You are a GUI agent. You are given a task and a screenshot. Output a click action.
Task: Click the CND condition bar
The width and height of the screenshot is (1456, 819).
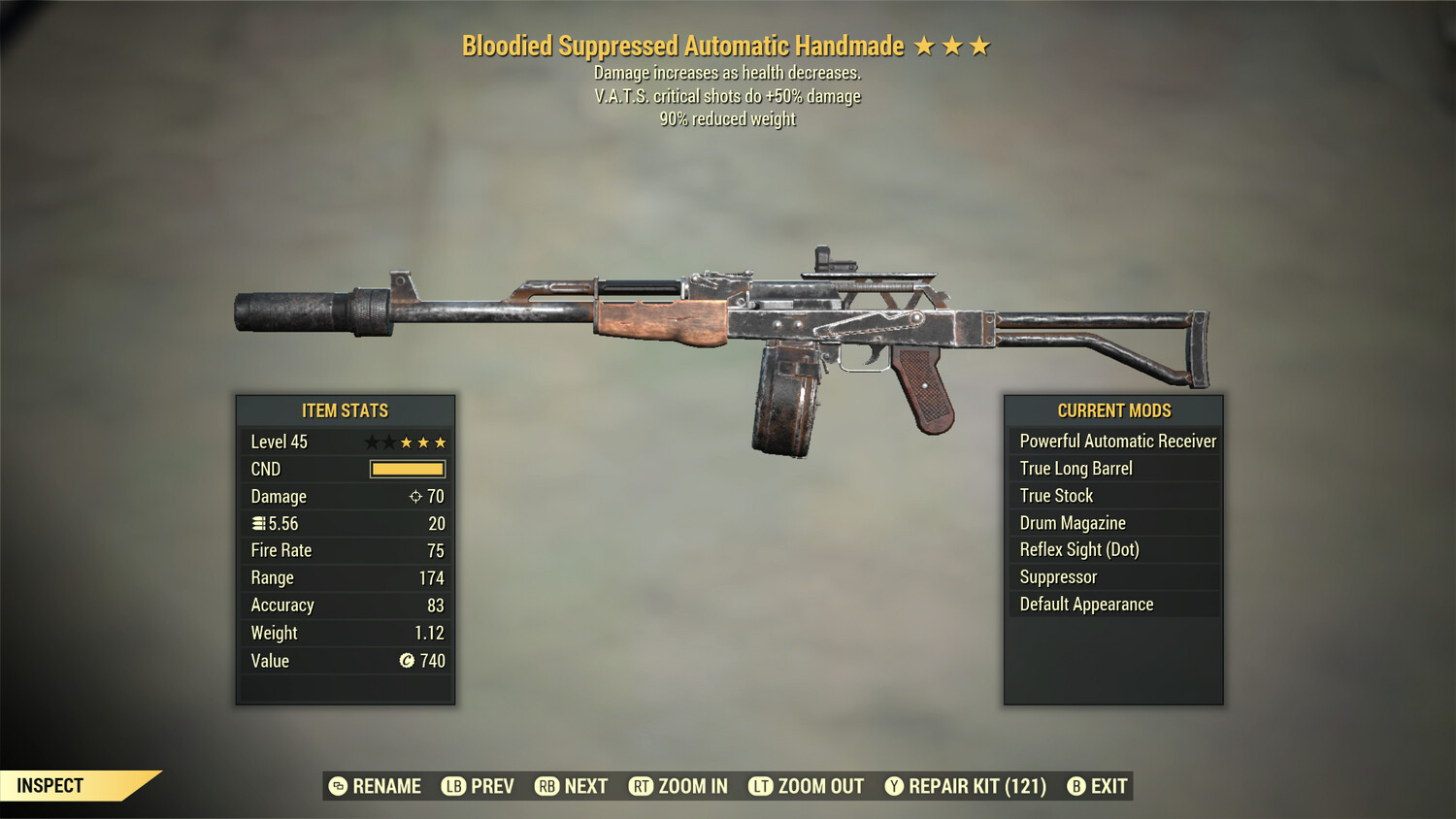tap(407, 469)
